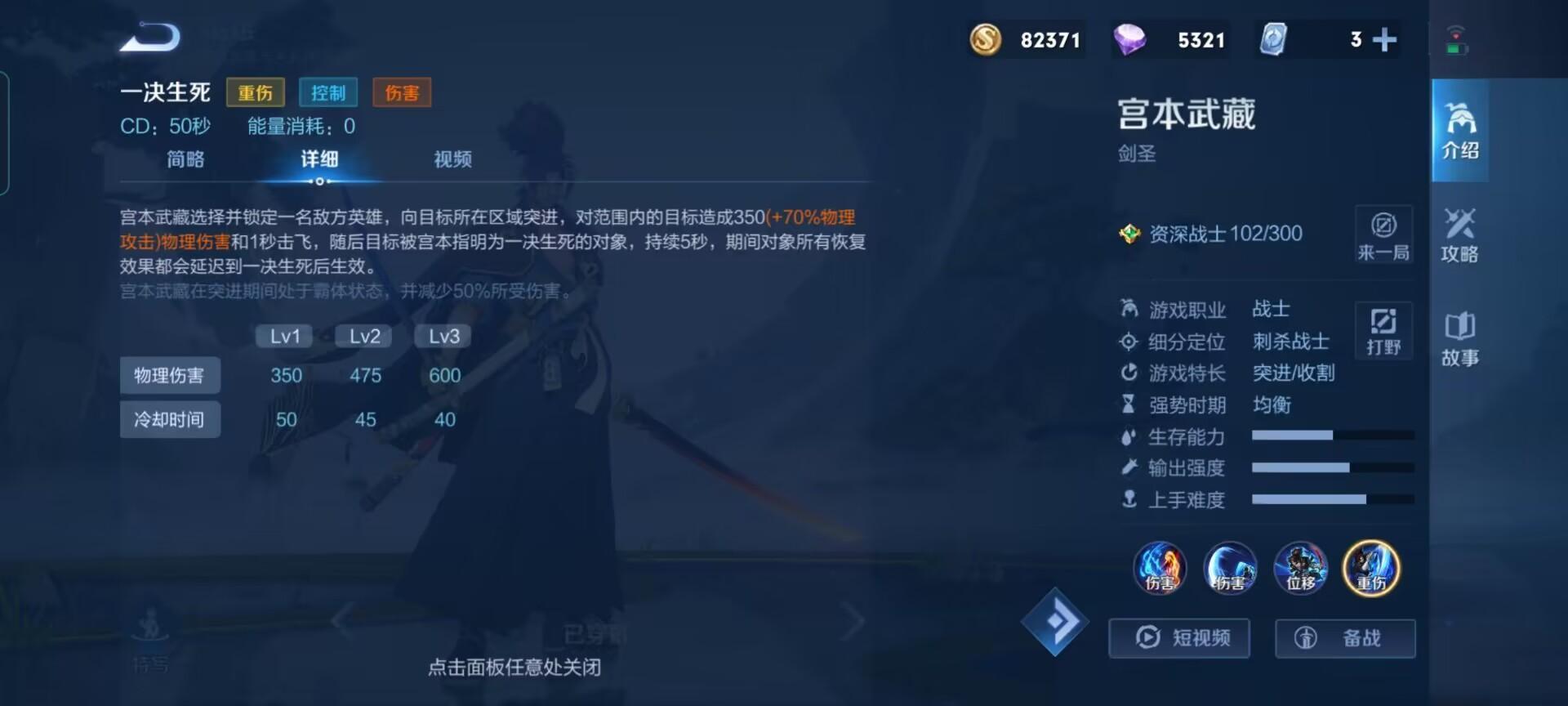Select the Lv3 skill level
The image size is (1568, 706).
point(442,335)
